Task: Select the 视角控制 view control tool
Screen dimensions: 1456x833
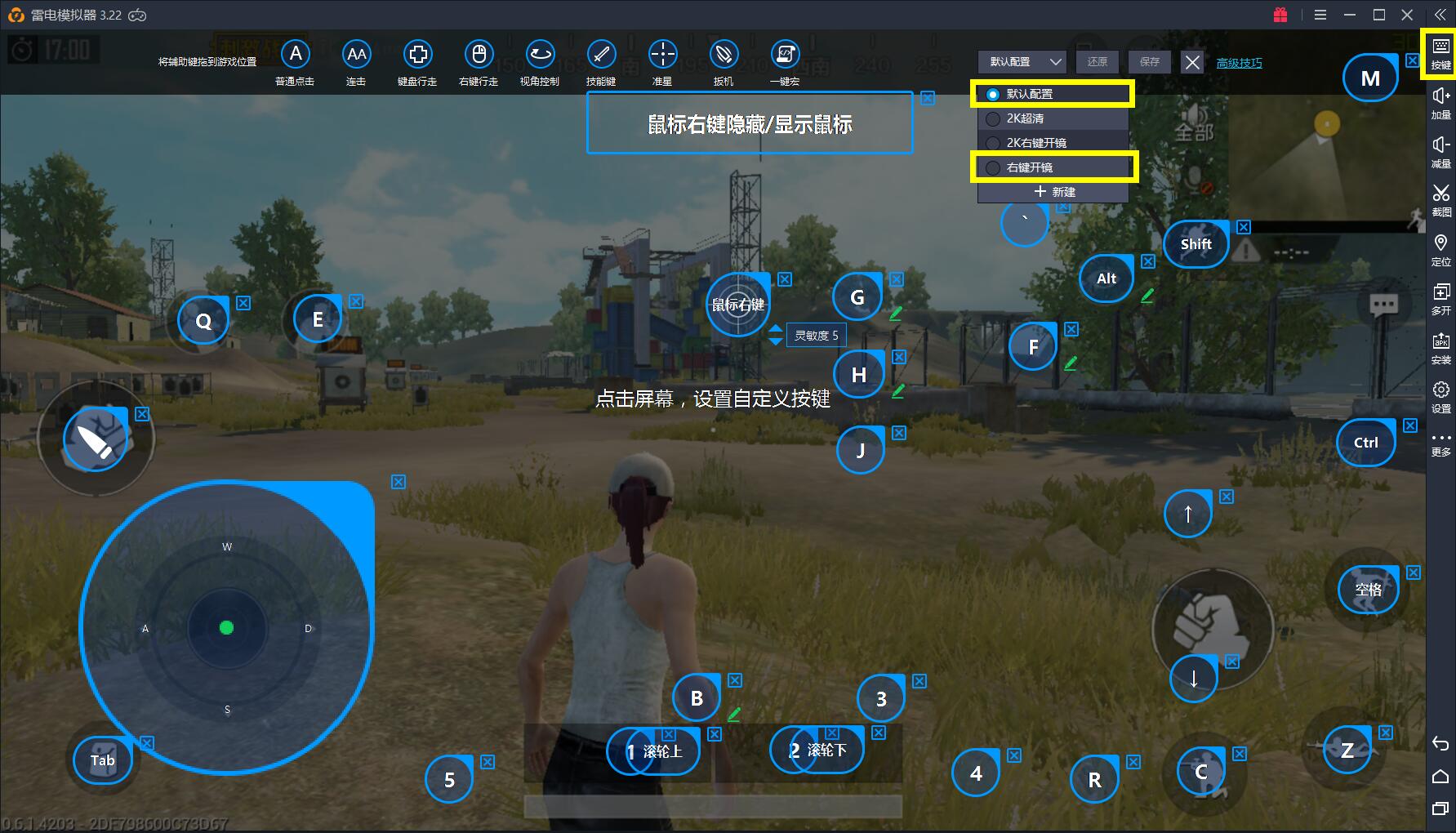Action: tap(540, 55)
